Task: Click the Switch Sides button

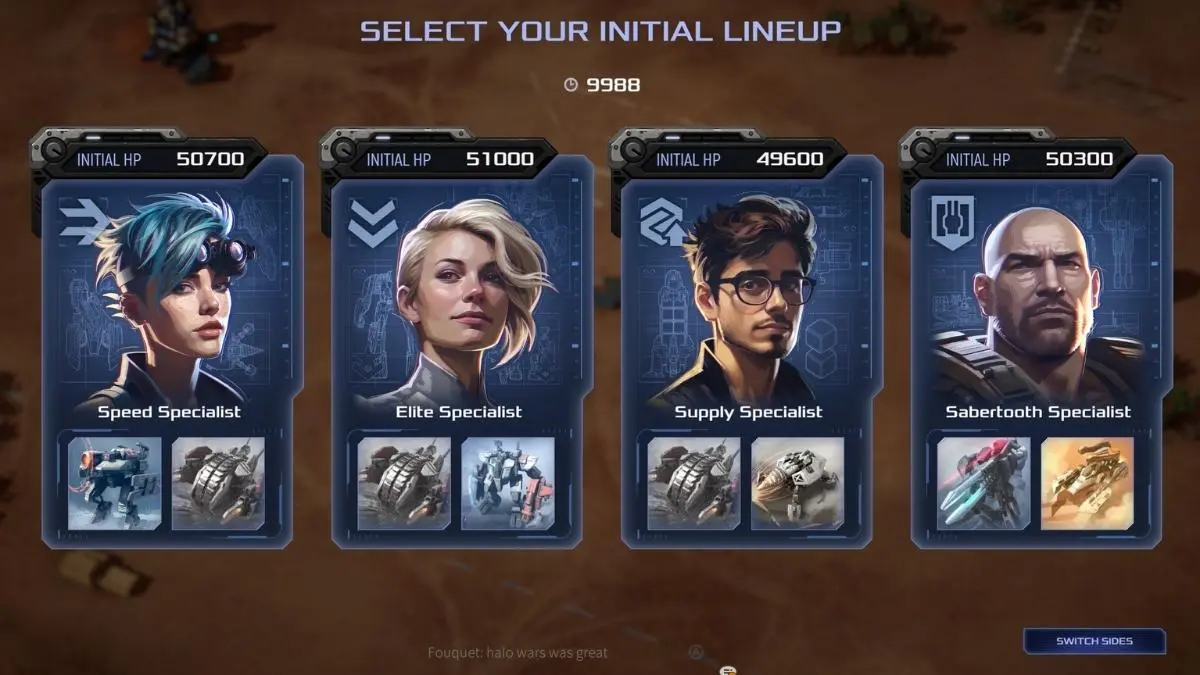Action: (x=1094, y=641)
